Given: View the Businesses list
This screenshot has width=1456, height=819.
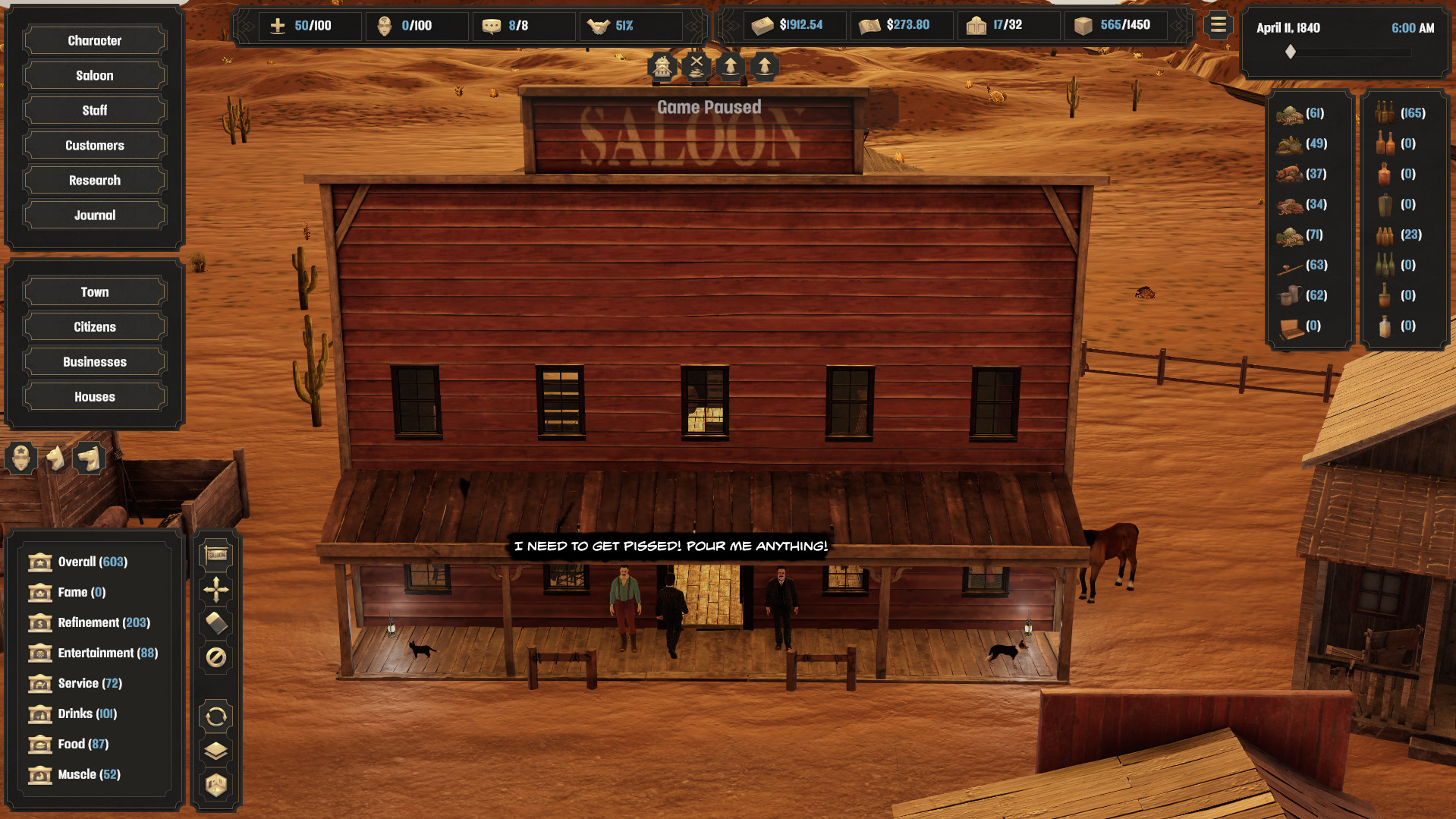Looking at the screenshot, I should point(93,361).
